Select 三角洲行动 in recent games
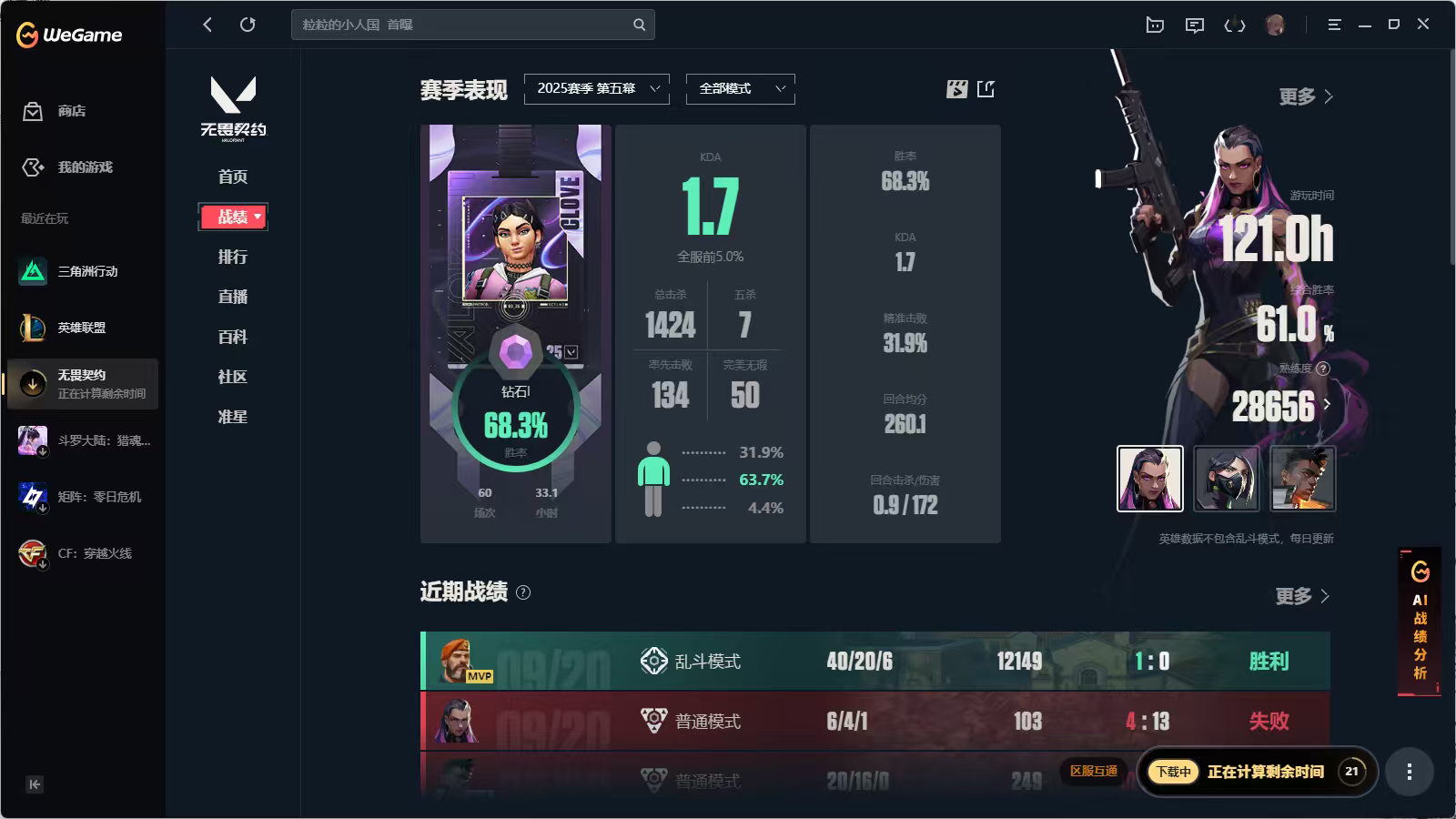The image size is (1456, 819). tap(86, 271)
